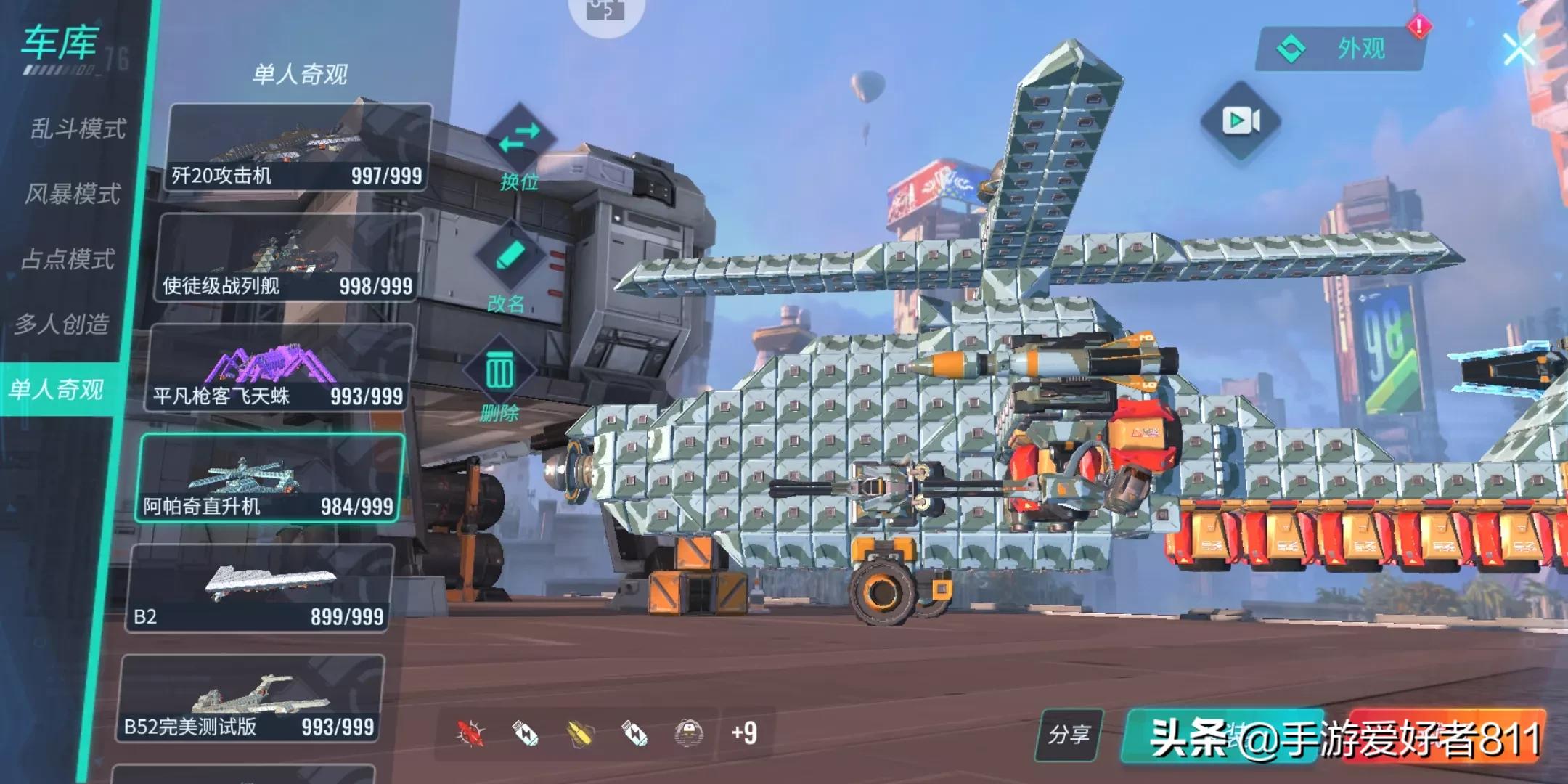This screenshot has width=1568, height=784.
Task: Pick the 使徒级战列舰 build
Action: click(287, 259)
